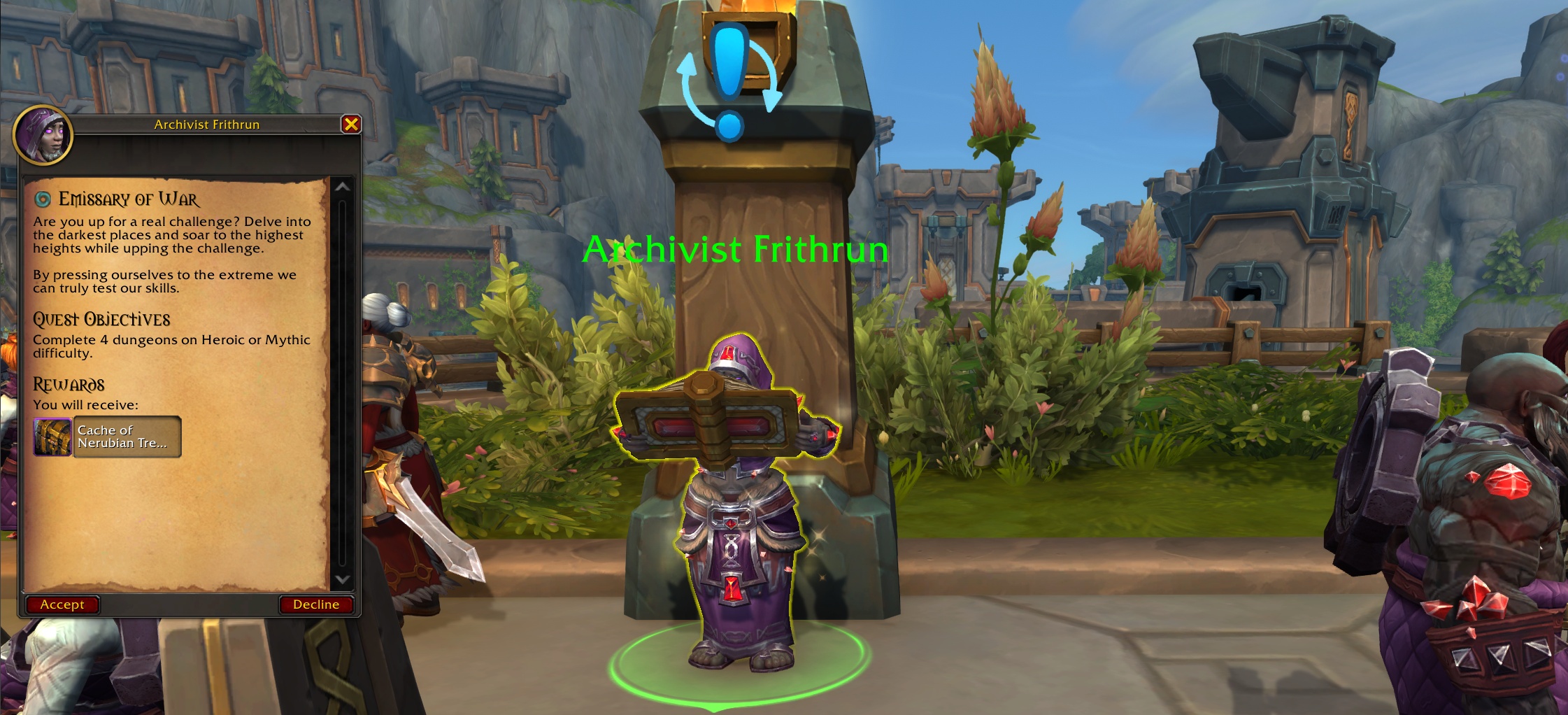Click the Rewards section heading

pos(69,383)
